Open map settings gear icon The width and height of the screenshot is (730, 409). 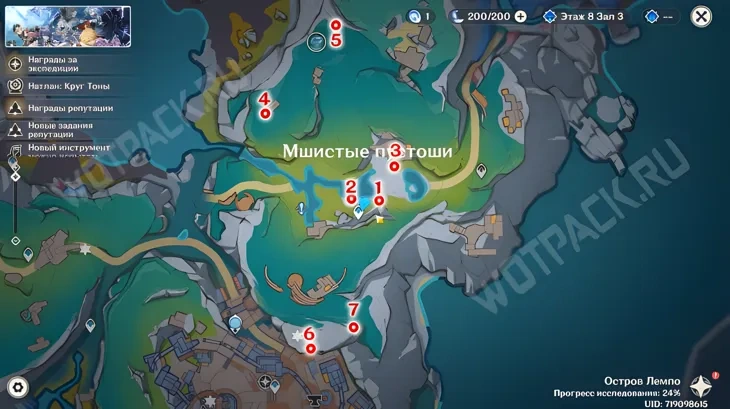pos(17,387)
